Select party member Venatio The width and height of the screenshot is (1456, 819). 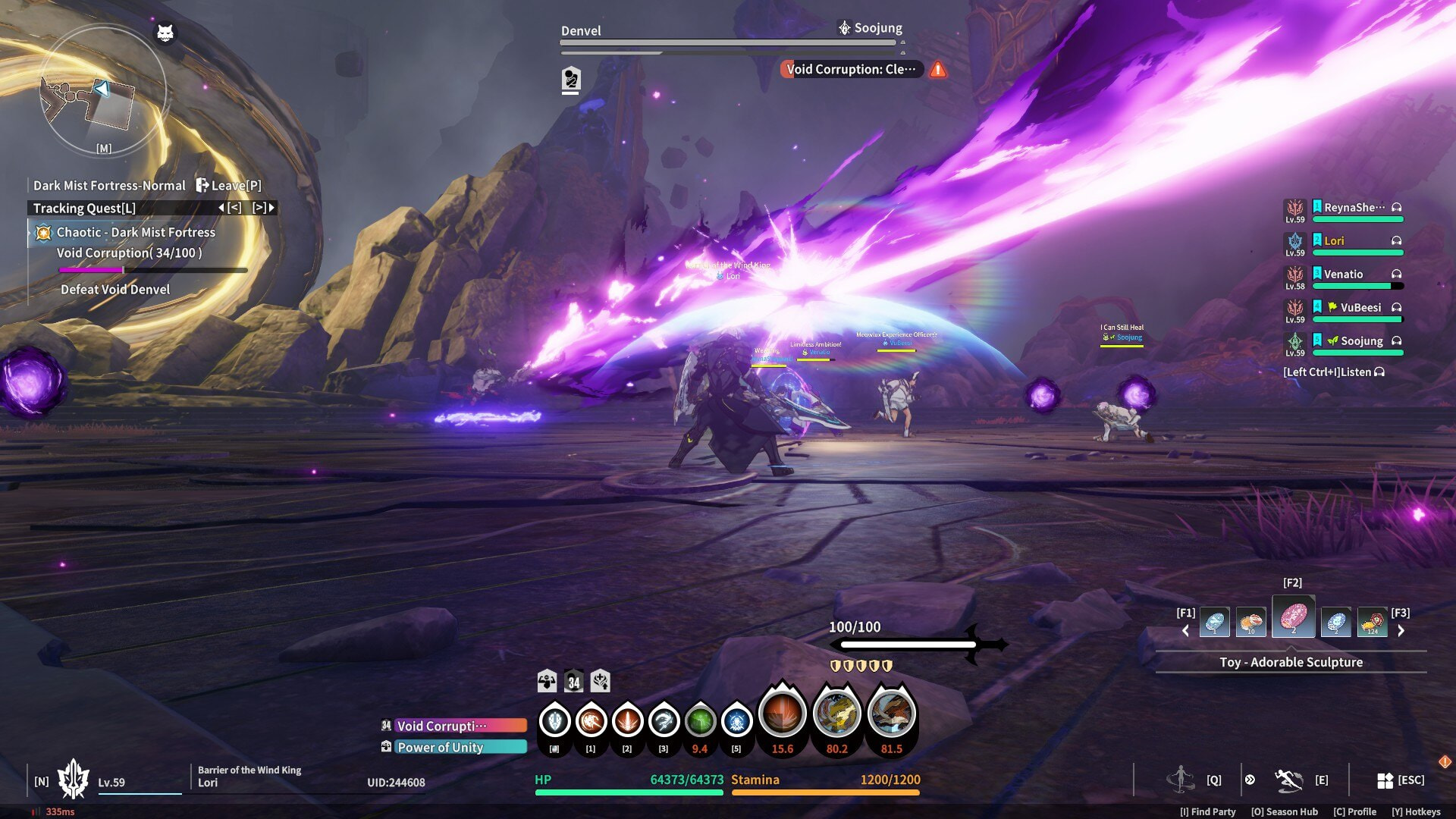pyautogui.click(x=1343, y=275)
